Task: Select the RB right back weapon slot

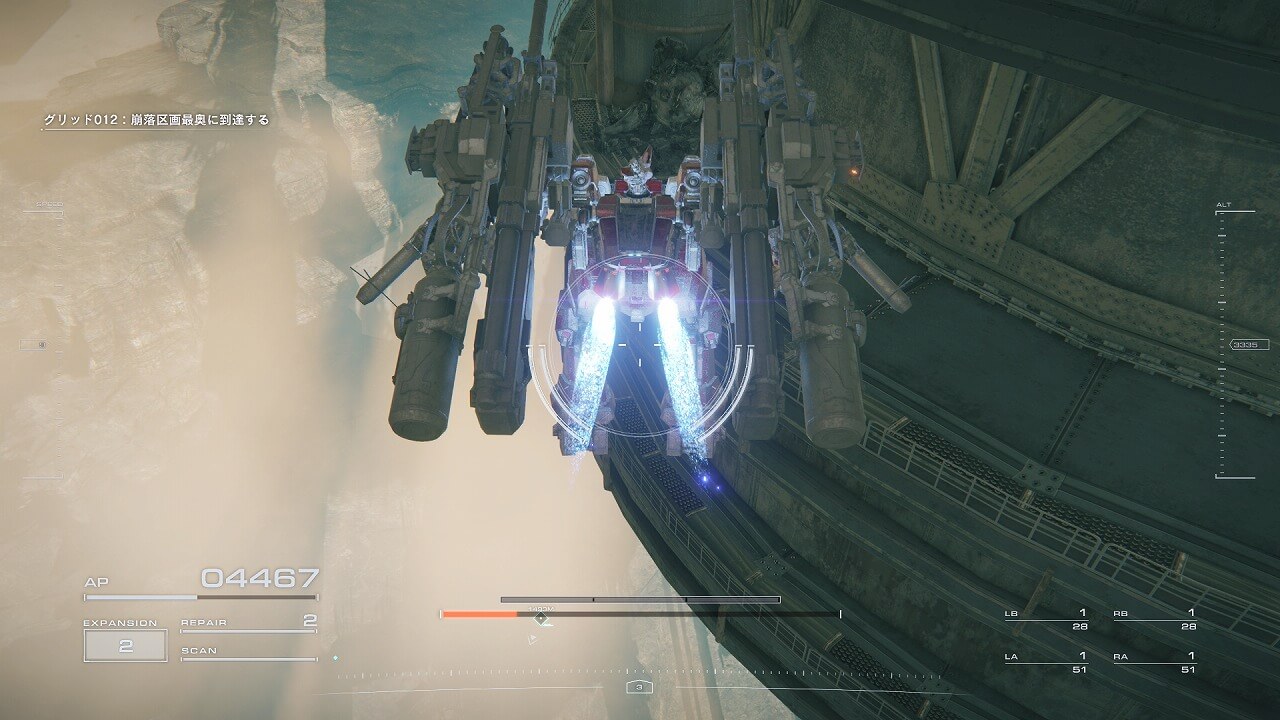Action: pyautogui.click(x=1154, y=619)
